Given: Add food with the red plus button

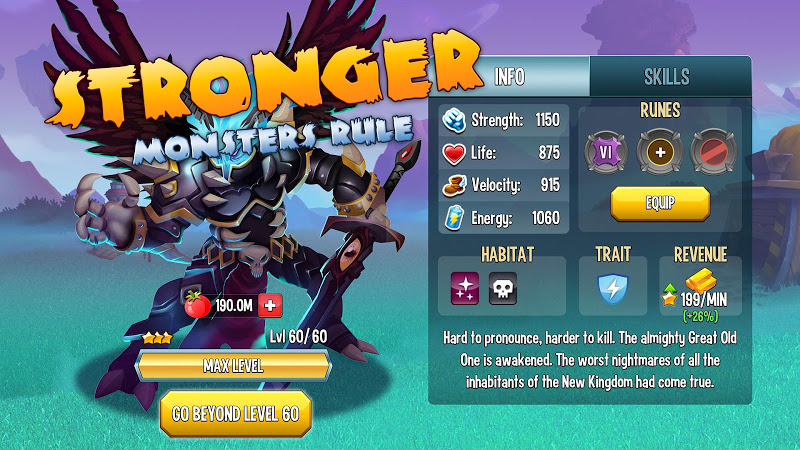Looking at the screenshot, I should click(270, 306).
